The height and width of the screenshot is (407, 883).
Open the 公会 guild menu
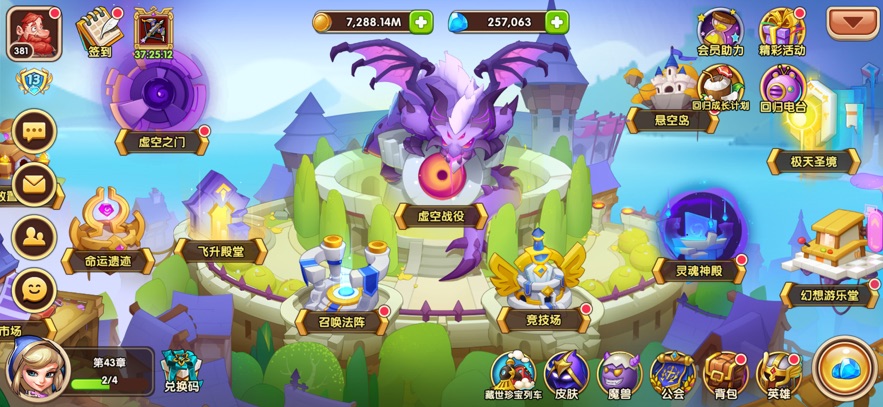point(672,374)
